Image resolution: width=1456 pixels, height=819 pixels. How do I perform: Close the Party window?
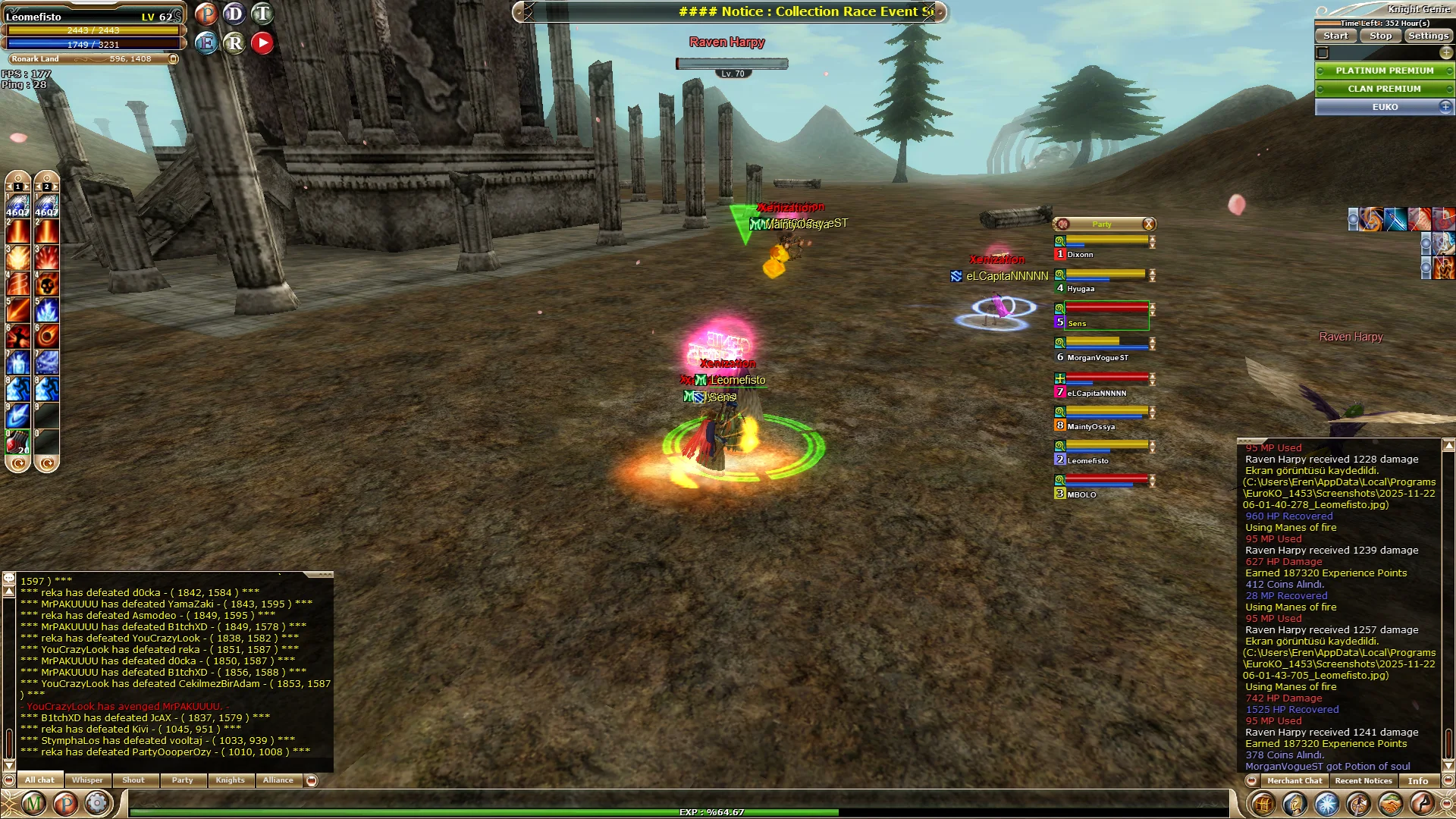[x=1149, y=224]
